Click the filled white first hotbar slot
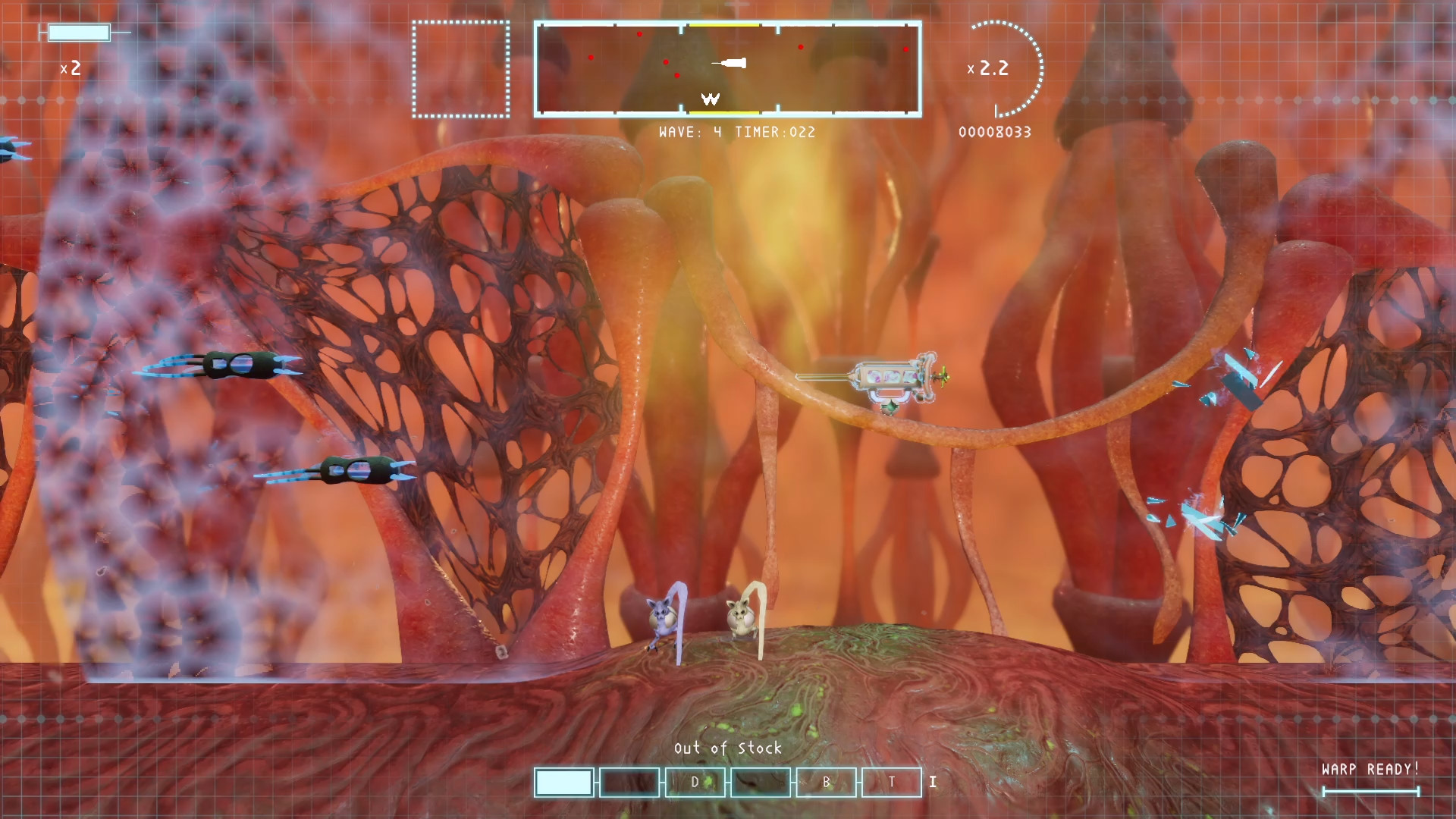The image size is (1456, 819). point(563,782)
